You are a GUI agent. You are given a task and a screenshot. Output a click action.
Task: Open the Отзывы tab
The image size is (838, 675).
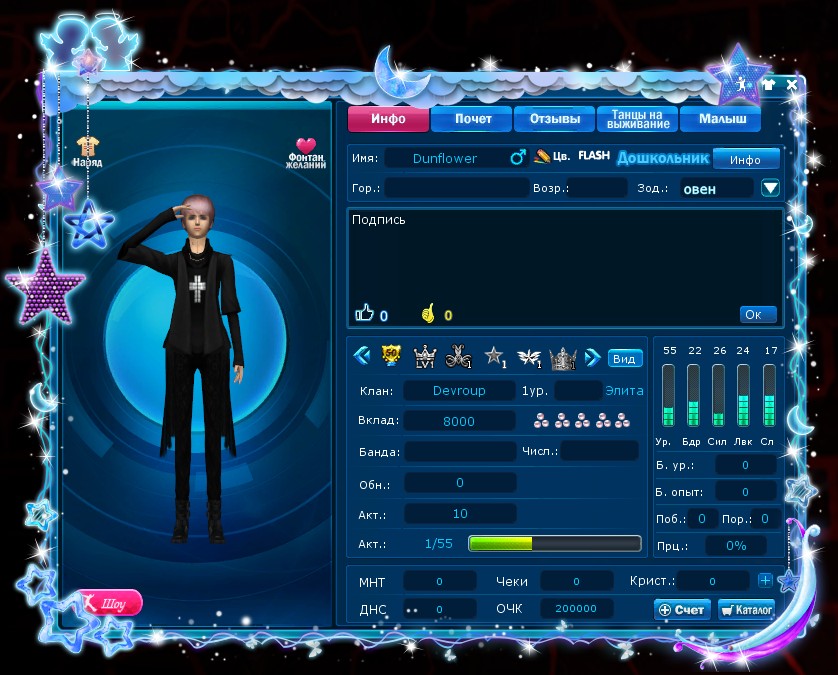[x=554, y=120]
